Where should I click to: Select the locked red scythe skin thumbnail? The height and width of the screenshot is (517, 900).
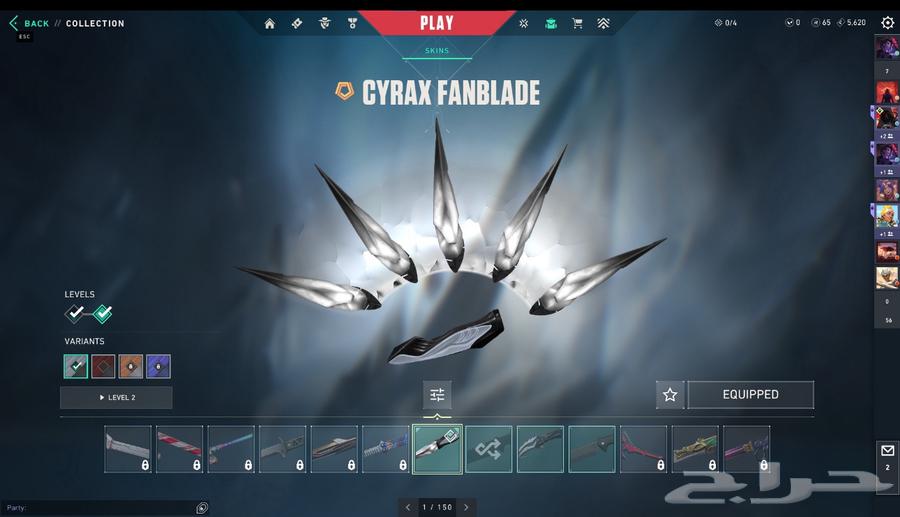click(643, 449)
